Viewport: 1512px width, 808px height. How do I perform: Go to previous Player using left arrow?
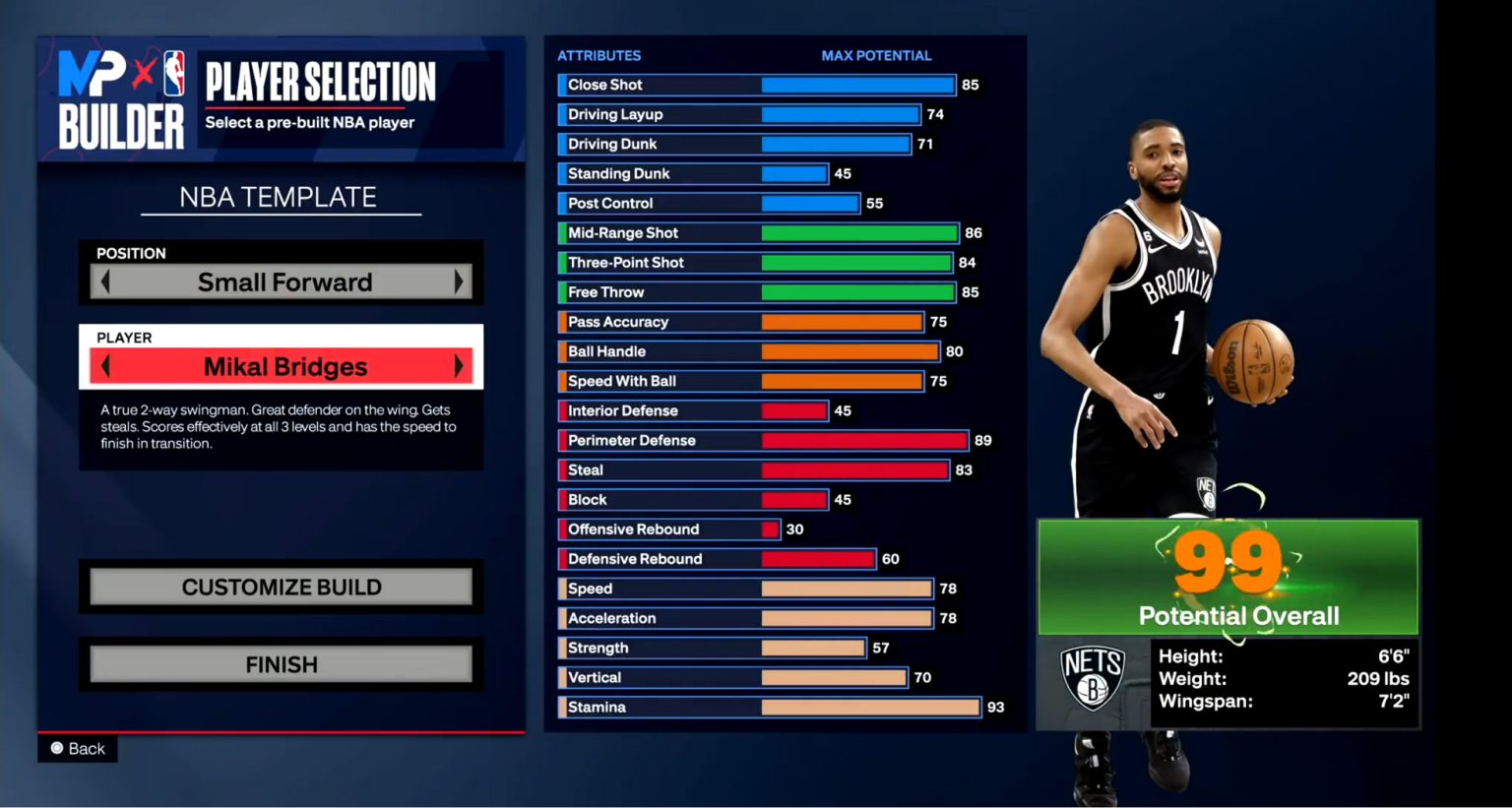click(105, 366)
